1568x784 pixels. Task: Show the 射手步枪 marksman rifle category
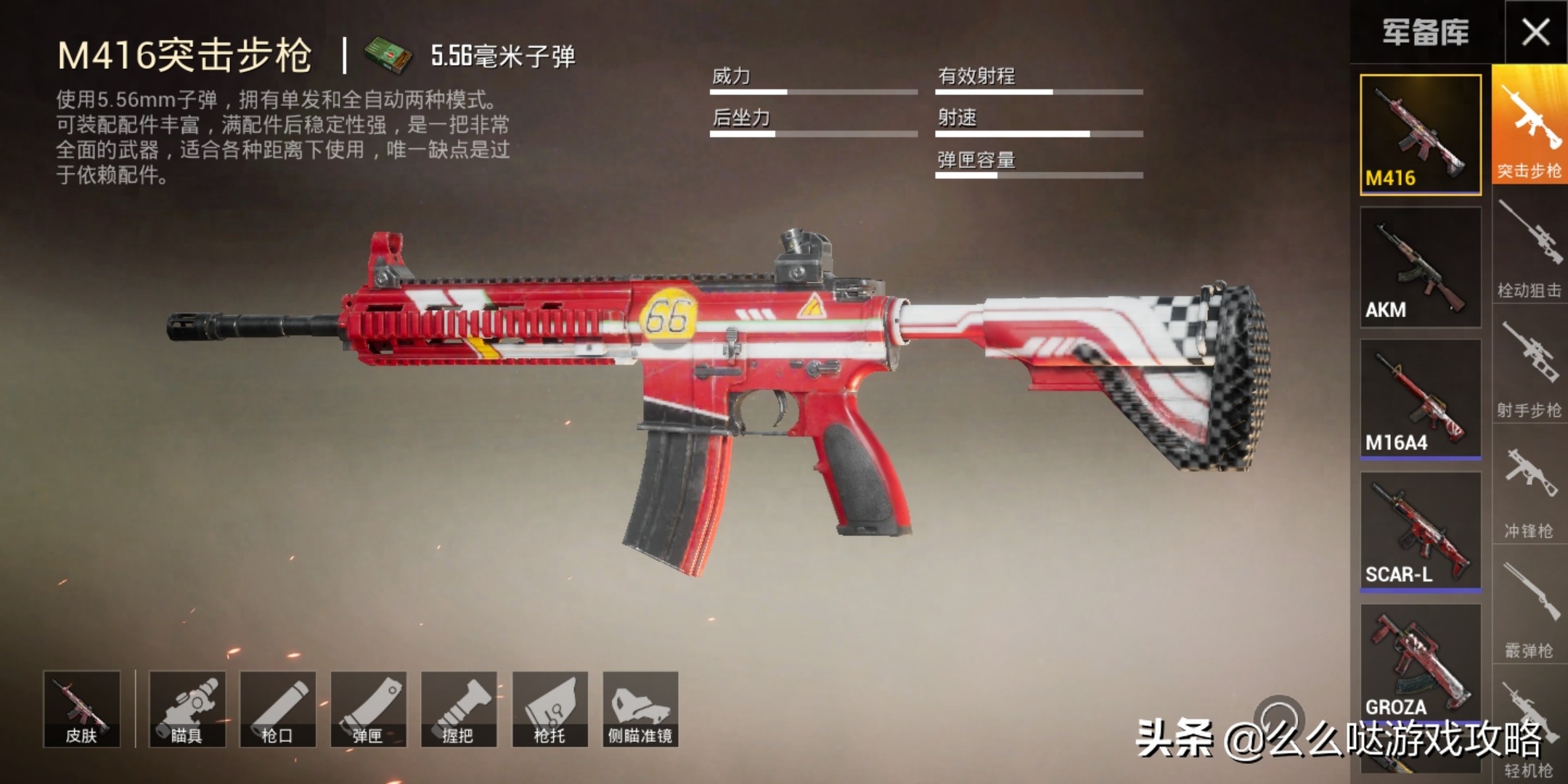pyautogui.click(x=1530, y=367)
